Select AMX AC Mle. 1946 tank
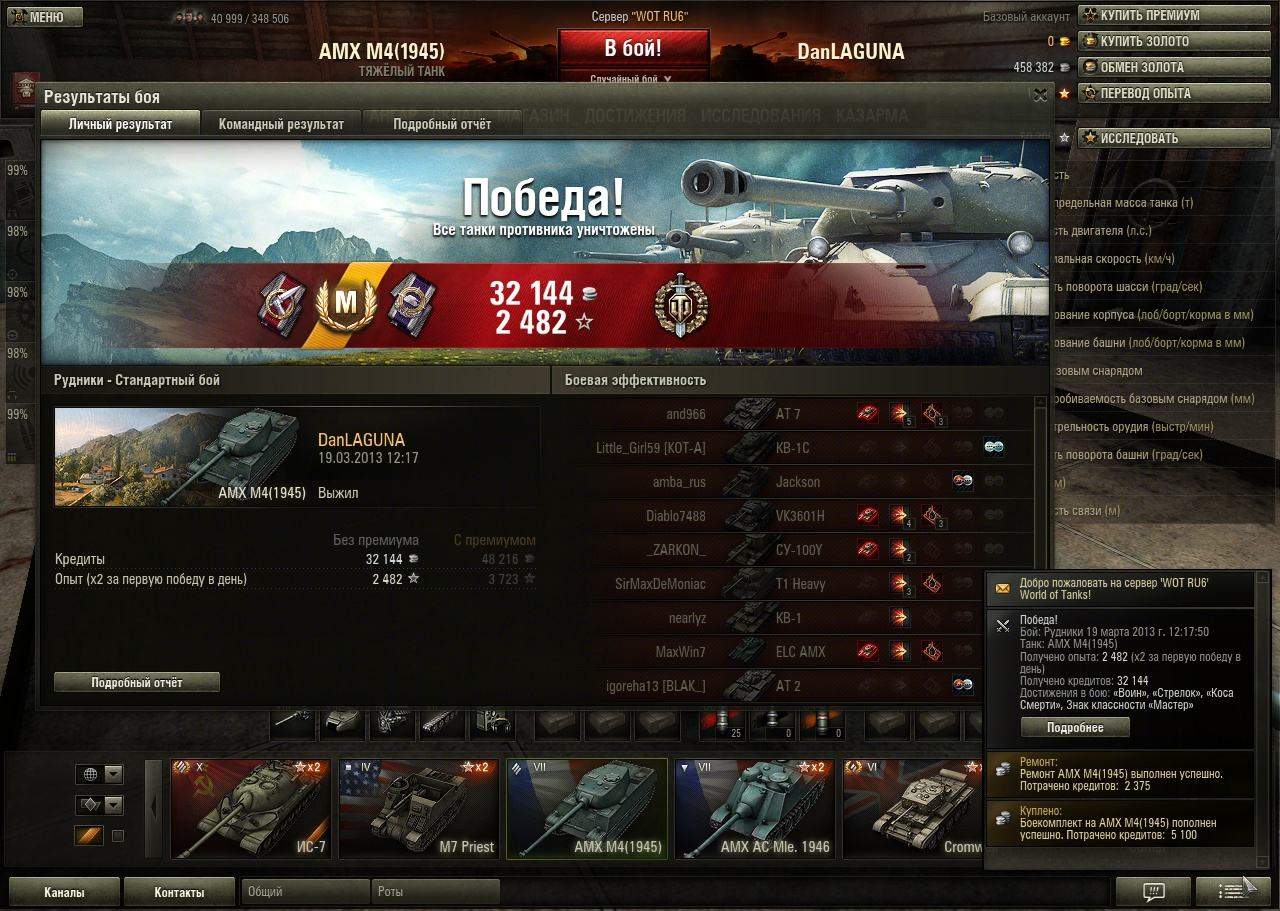The image size is (1280, 911). coord(755,808)
